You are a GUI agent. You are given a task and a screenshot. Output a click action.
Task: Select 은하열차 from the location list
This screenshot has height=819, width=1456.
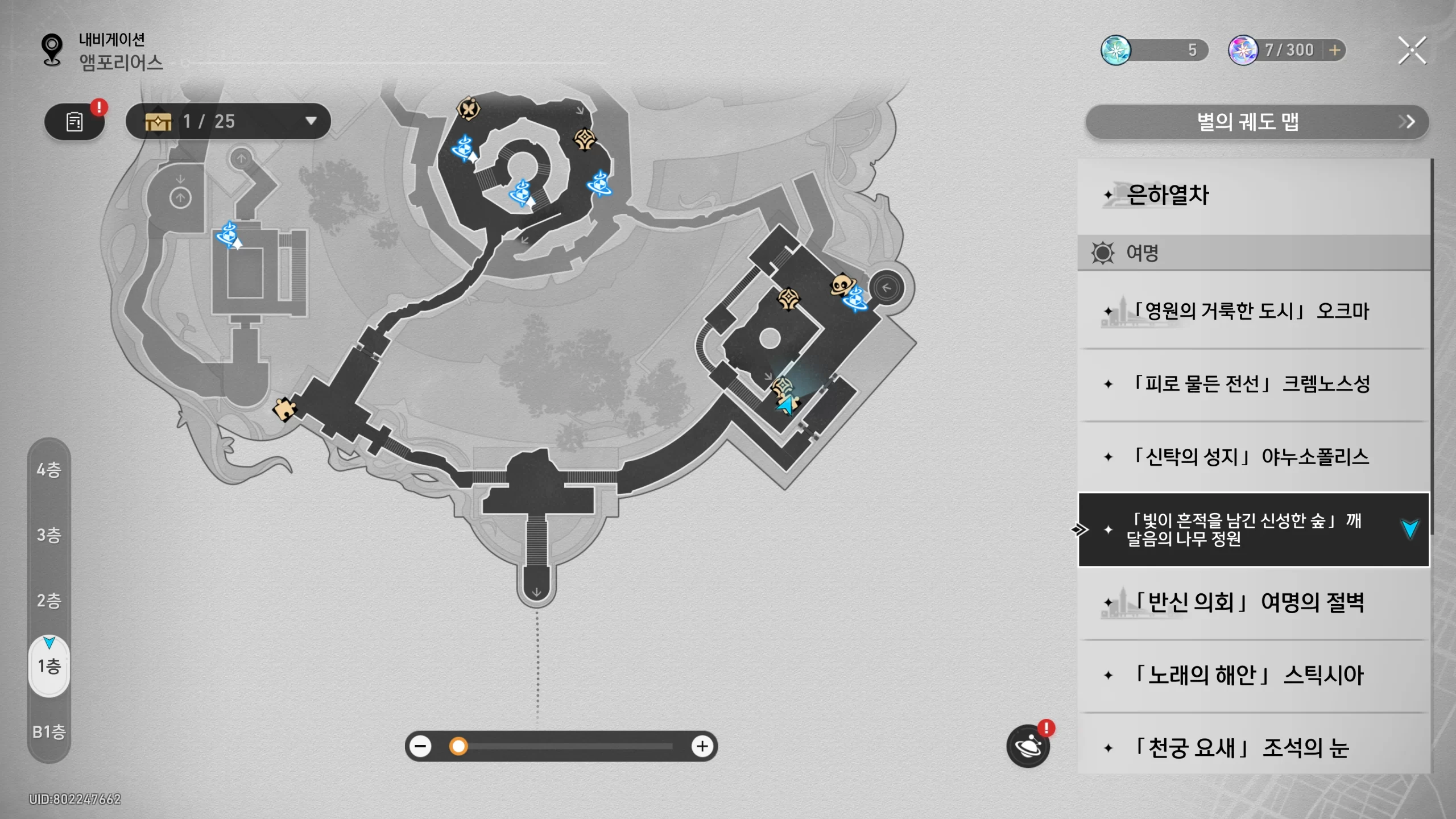tap(1251, 195)
